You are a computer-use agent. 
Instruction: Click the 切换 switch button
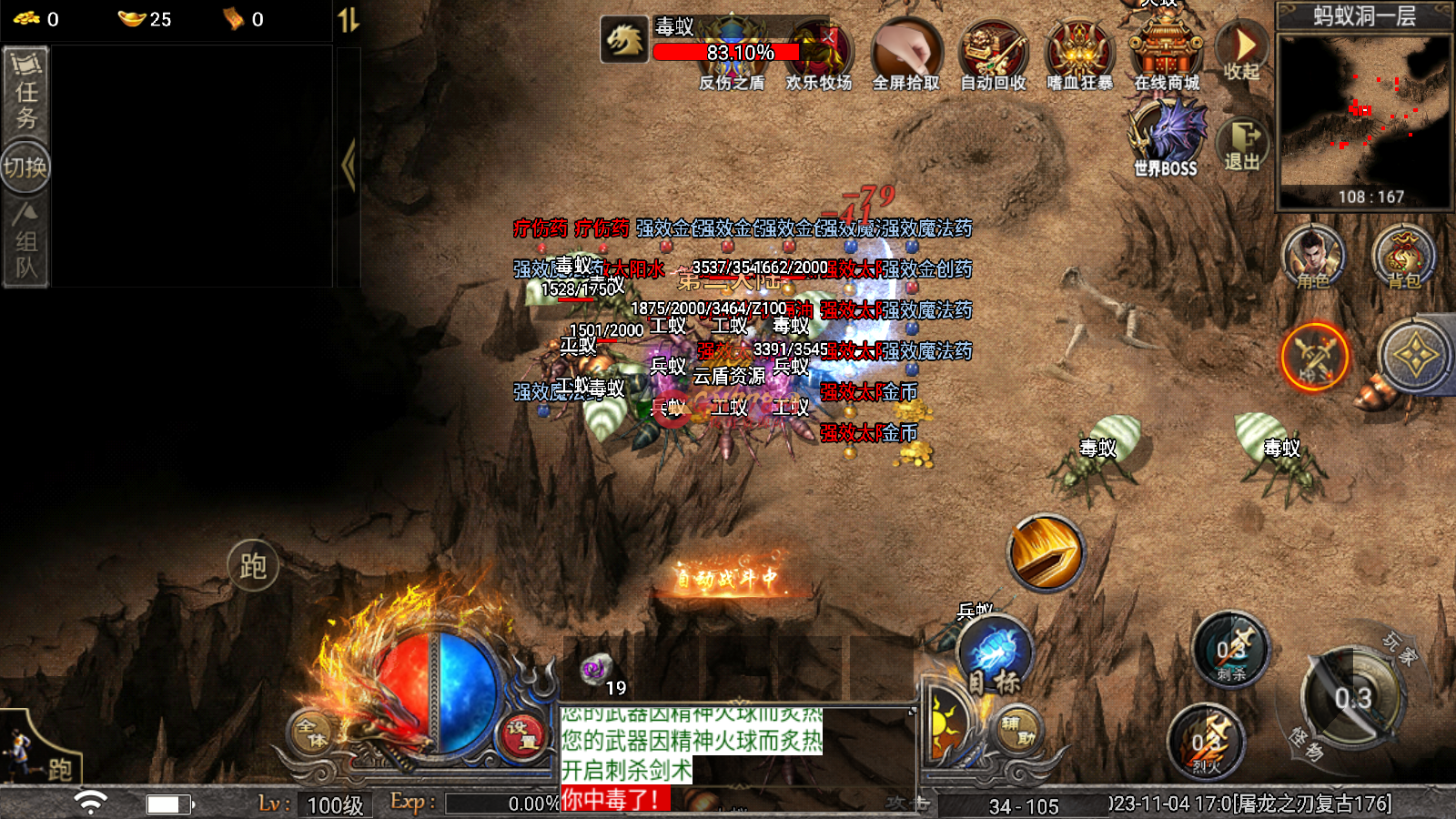point(25,167)
